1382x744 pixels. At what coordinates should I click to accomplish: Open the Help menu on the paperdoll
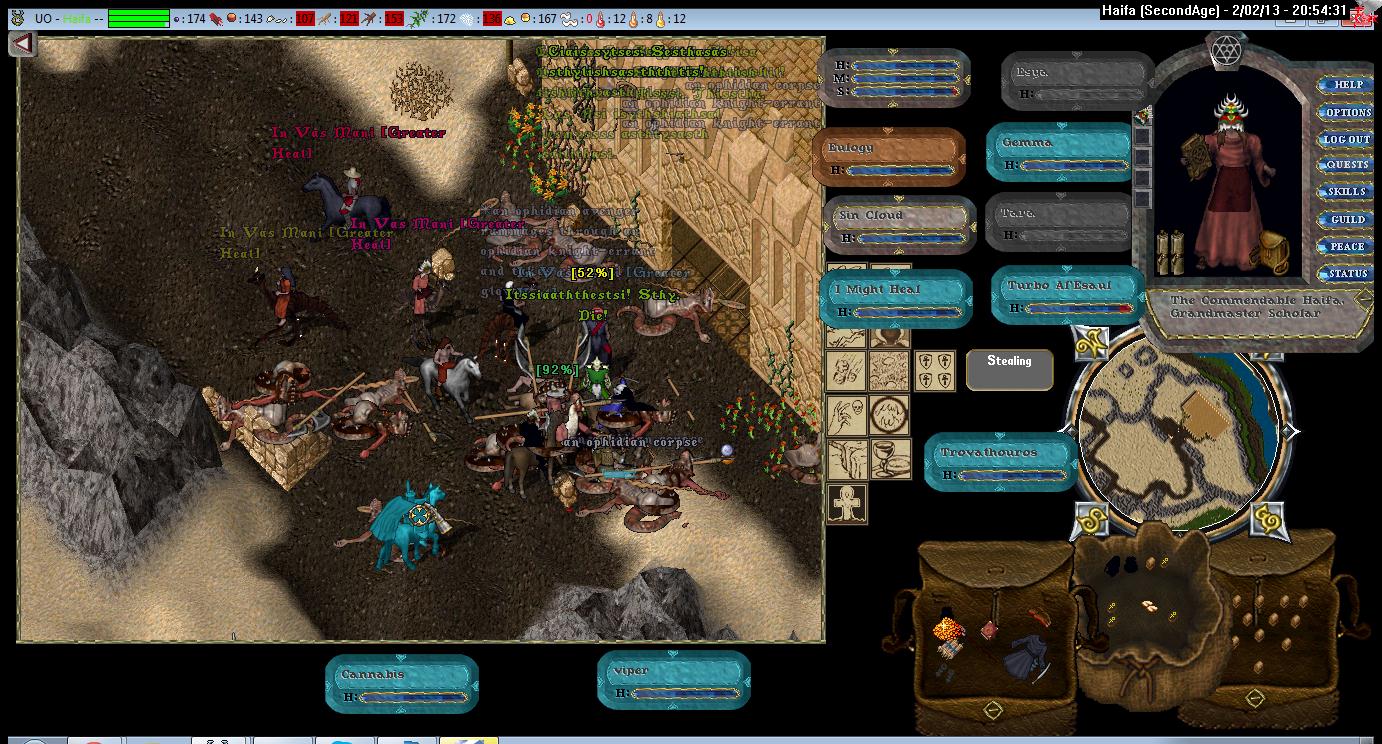tap(1347, 85)
